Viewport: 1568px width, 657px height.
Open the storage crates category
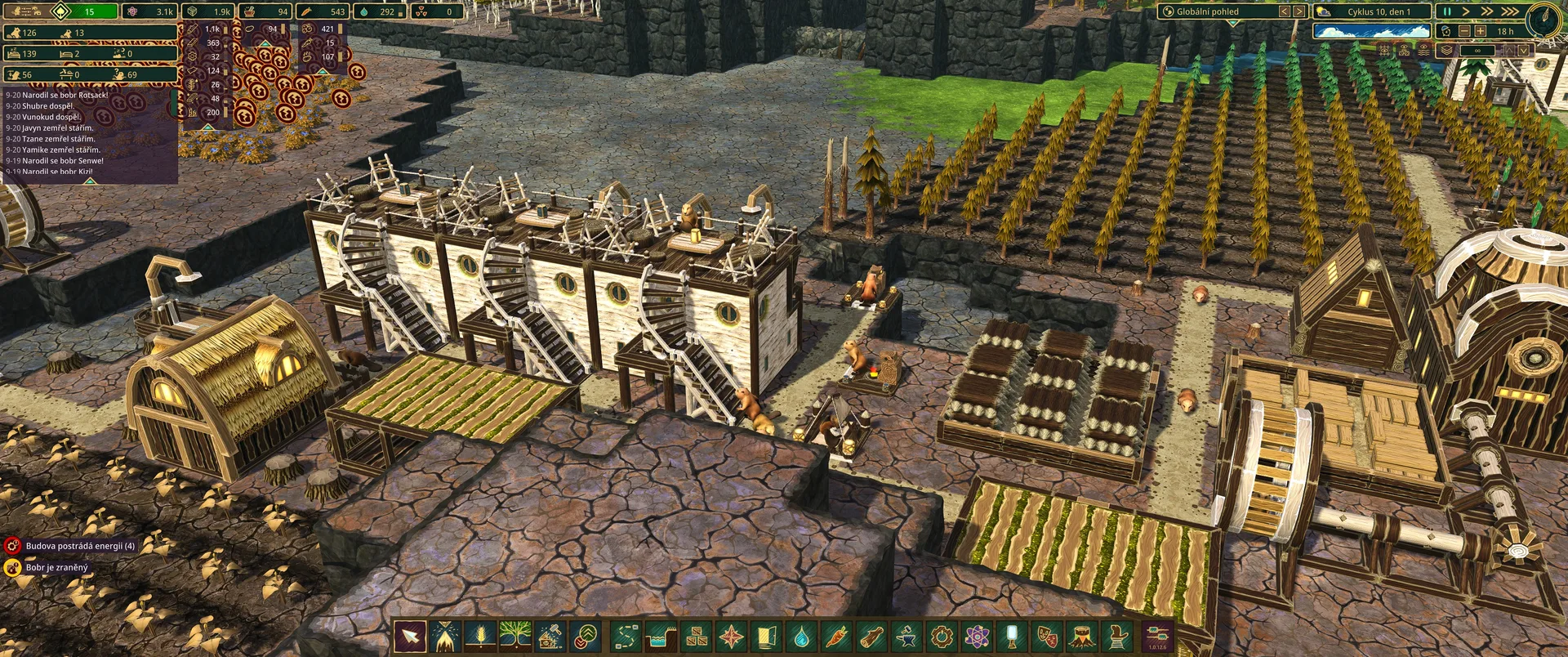tap(696, 636)
